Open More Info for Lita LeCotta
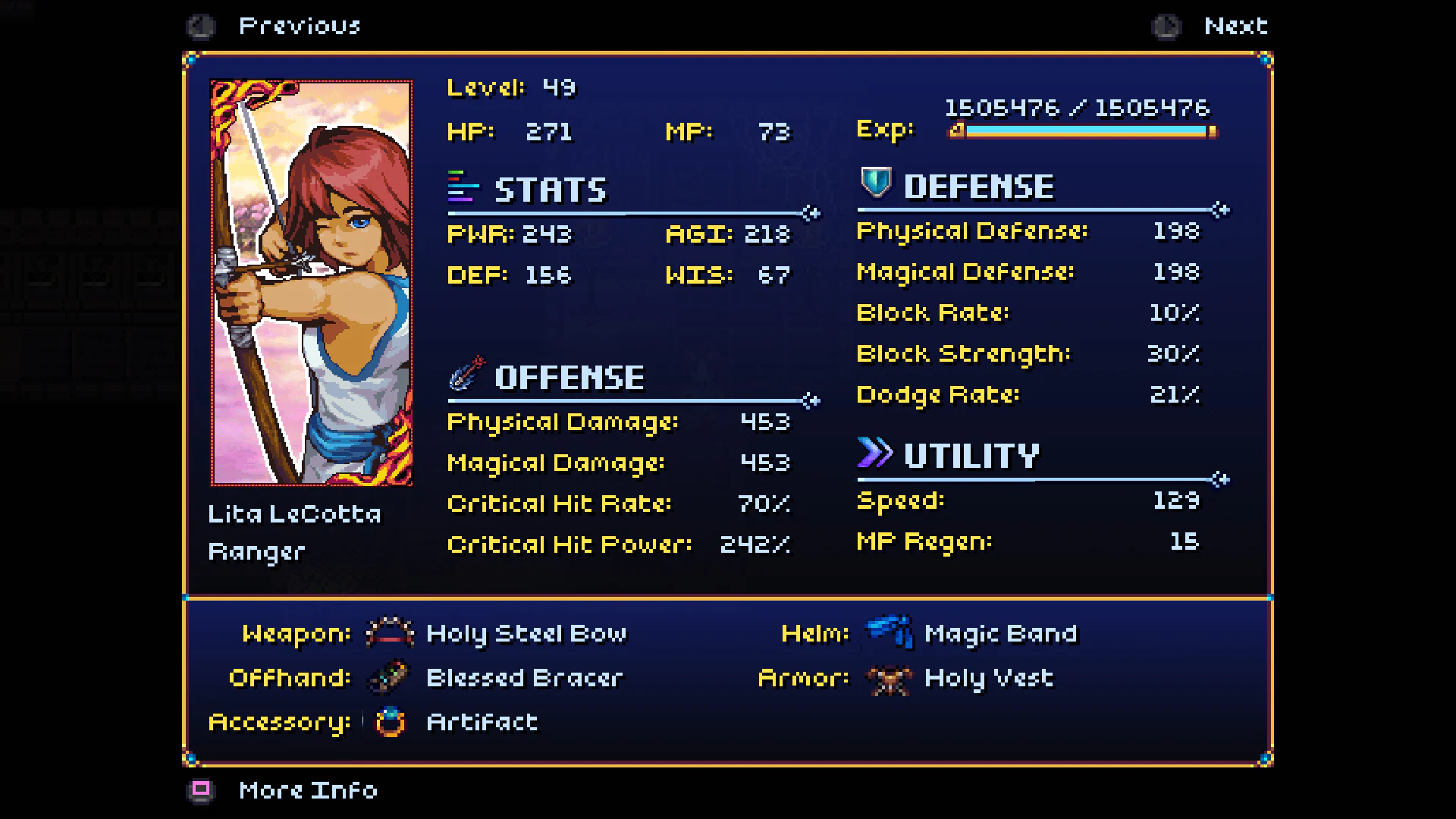This screenshot has height=819, width=1456. tap(306, 790)
